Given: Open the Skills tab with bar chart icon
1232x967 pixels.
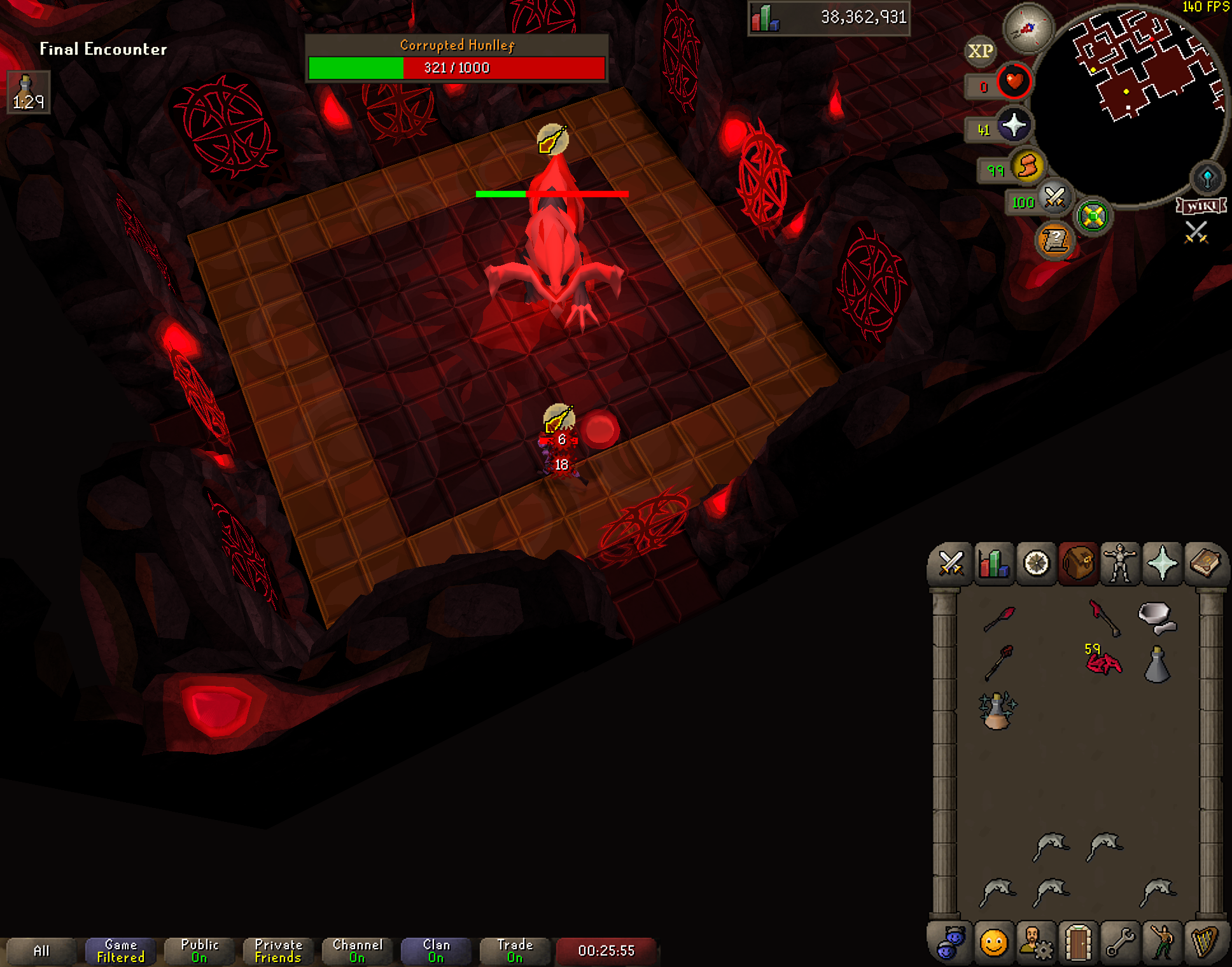Looking at the screenshot, I should click(x=993, y=564).
